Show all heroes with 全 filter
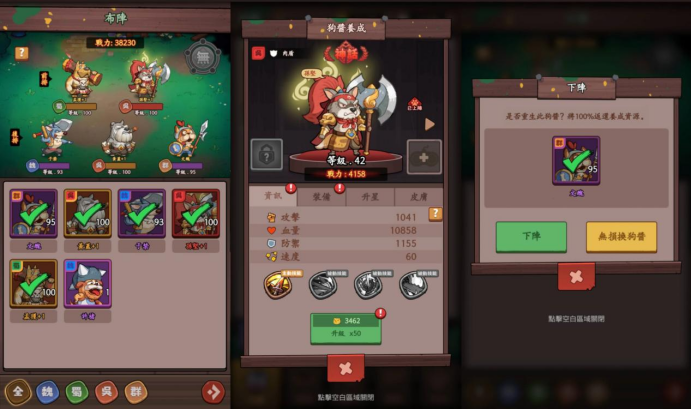This screenshot has height=409, width=691. pyautogui.click(x=16, y=391)
